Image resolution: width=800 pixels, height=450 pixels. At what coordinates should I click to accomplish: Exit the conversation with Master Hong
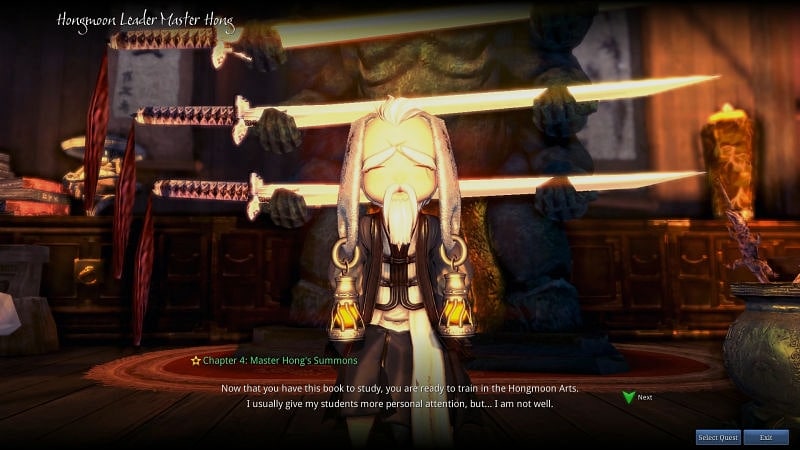click(x=766, y=437)
